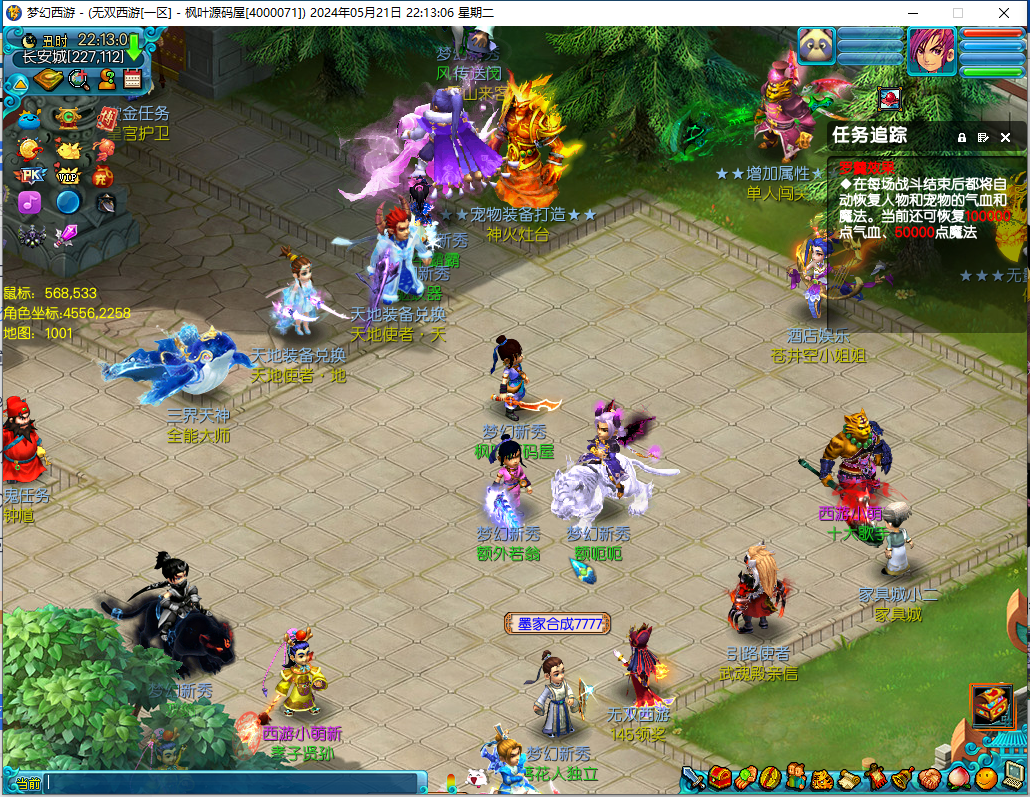The image size is (1030, 797).
Task: Click the sword attack toolbar icon
Action: pyautogui.click(x=693, y=778)
